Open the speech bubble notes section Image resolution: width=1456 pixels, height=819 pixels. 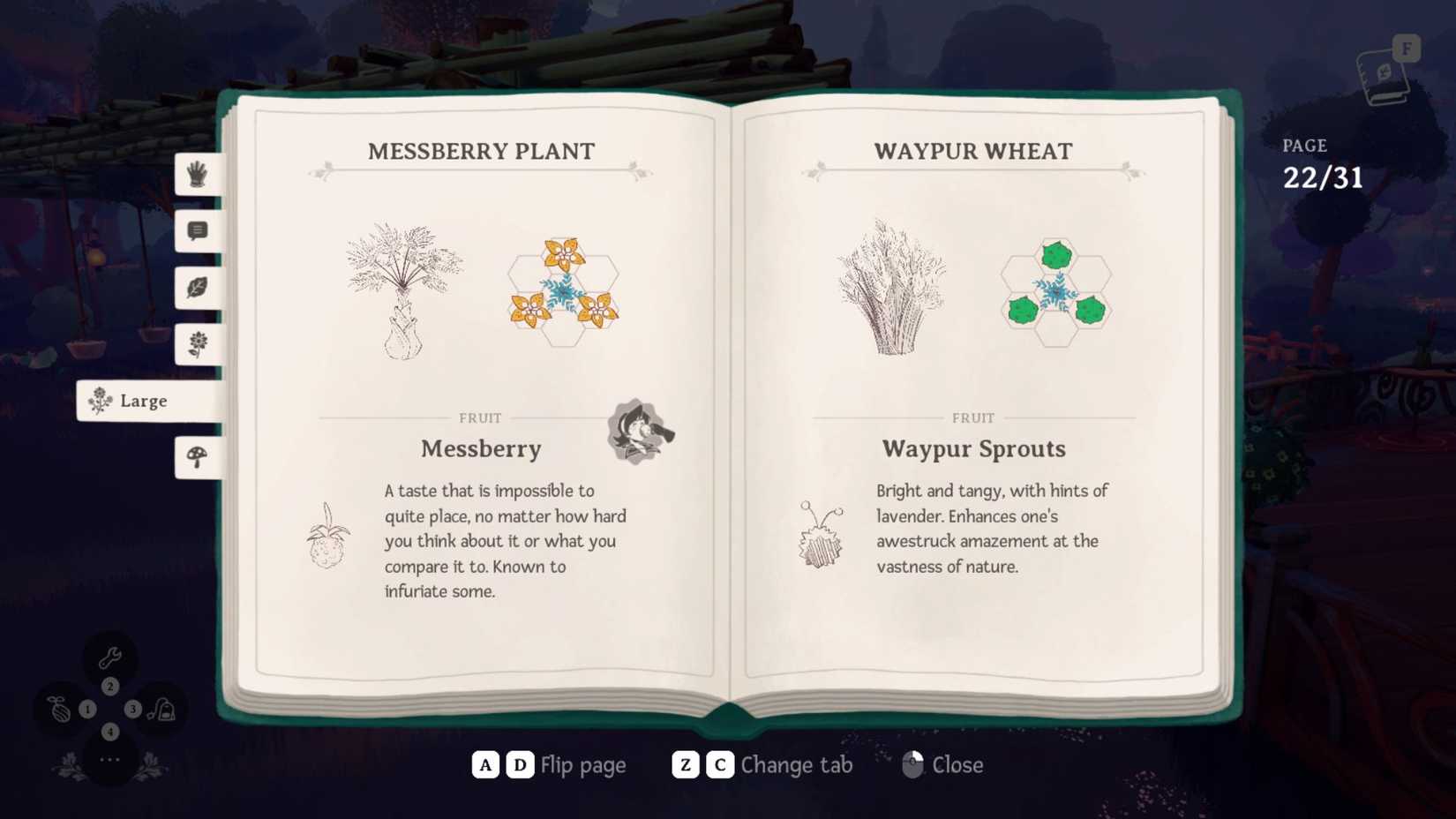pyautogui.click(x=196, y=231)
